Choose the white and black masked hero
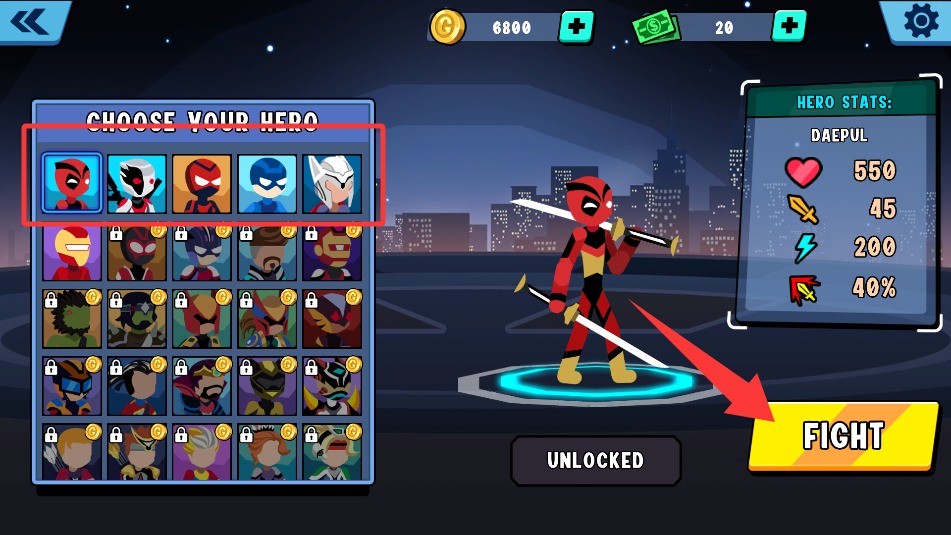The height and width of the screenshot is (535, 951). coord(137,184)
